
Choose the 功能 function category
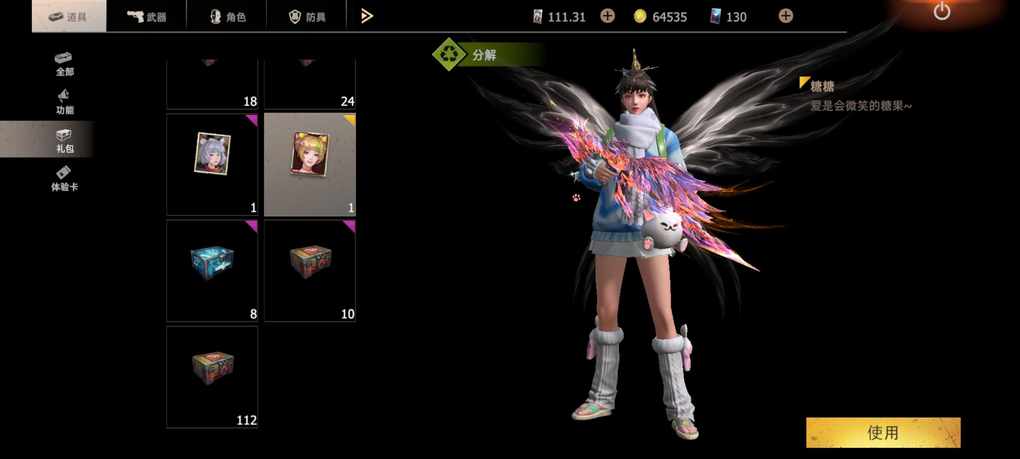[64, 101]
